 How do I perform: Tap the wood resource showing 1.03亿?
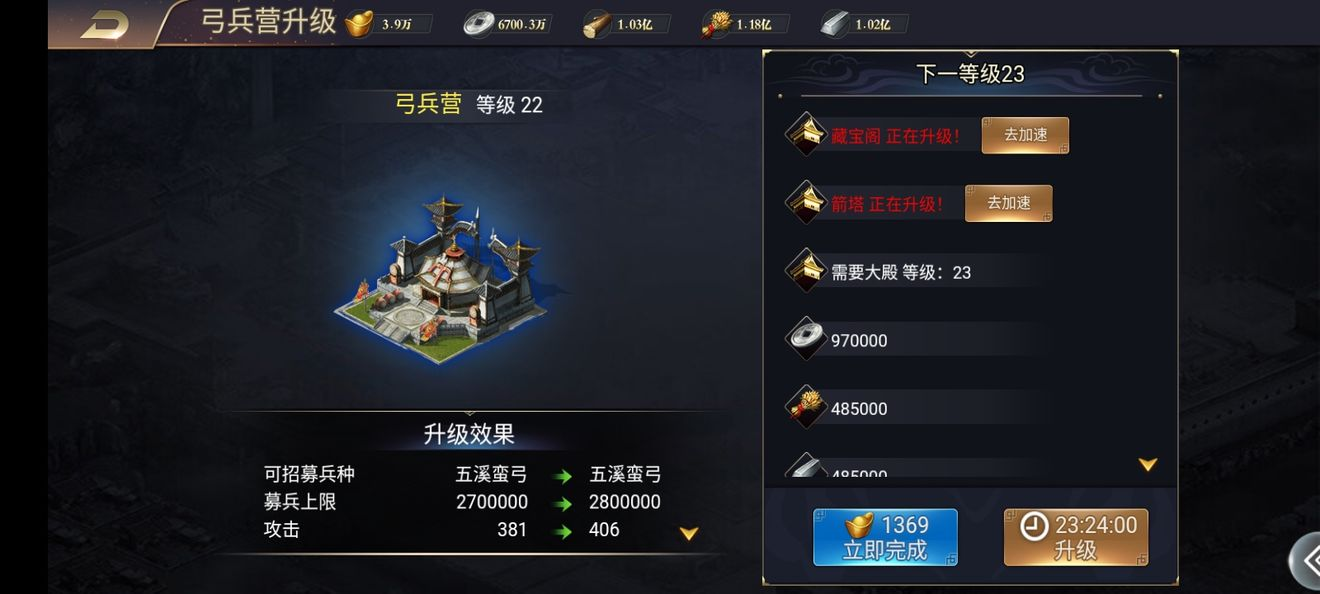[x=620, y=24]
